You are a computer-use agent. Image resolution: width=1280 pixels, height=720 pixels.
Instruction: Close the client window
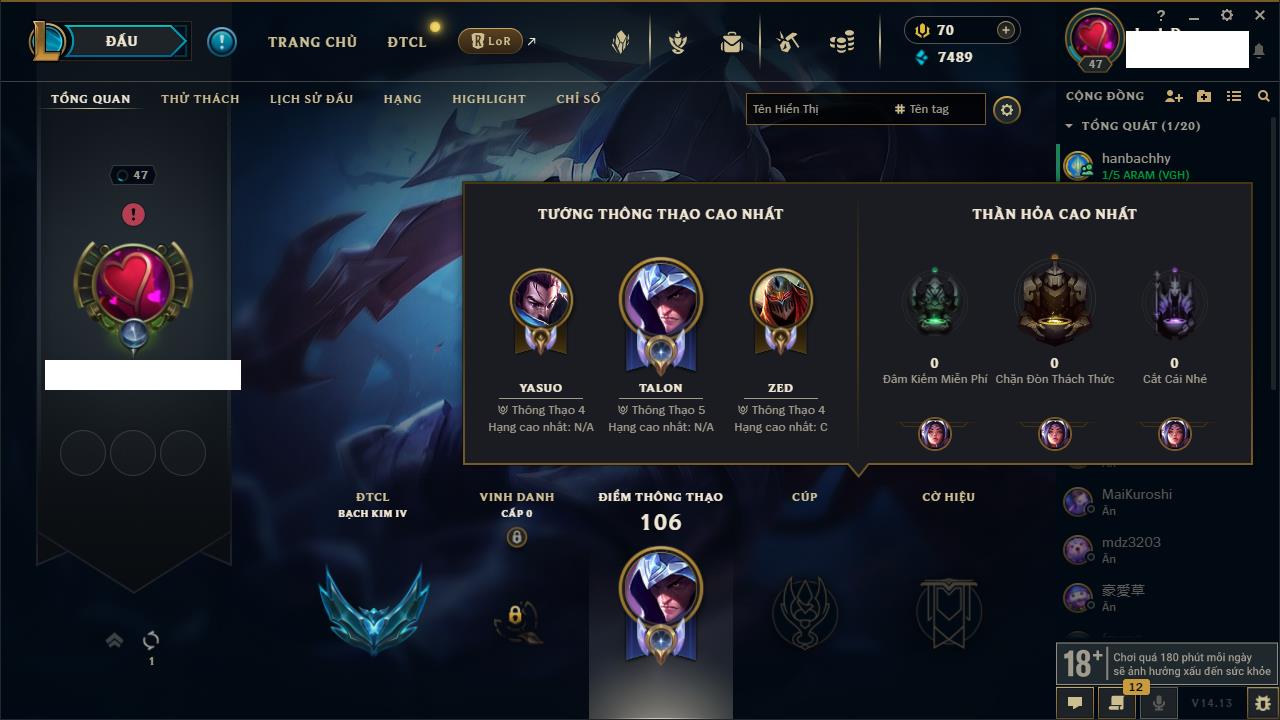1258,15
